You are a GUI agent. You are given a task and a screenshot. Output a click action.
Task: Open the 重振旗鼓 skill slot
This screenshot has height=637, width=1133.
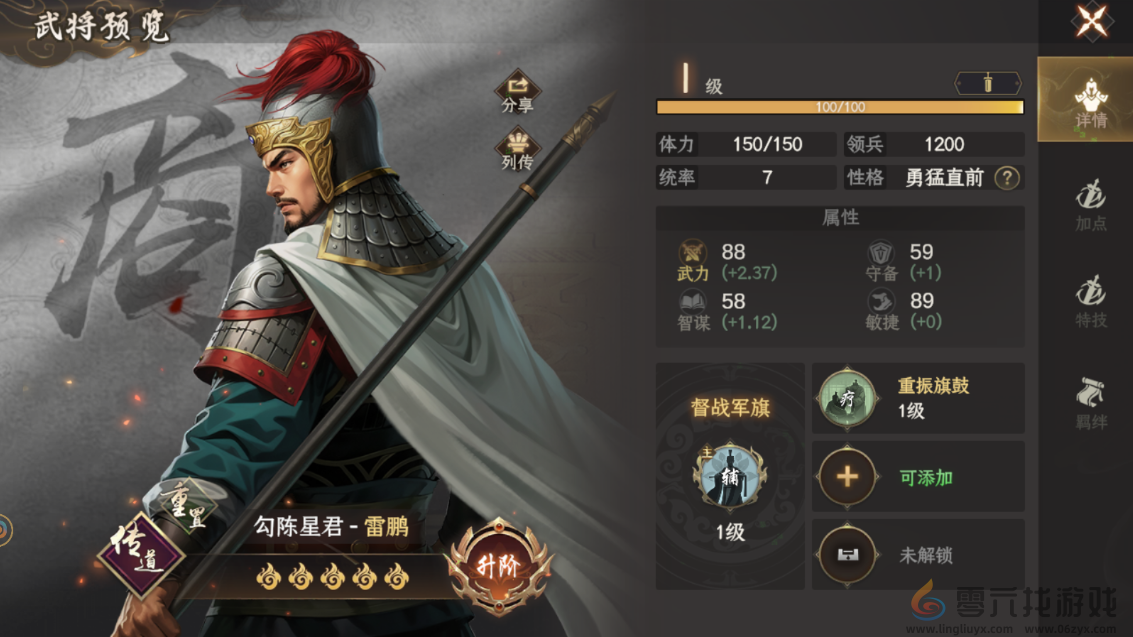(846, 398)
